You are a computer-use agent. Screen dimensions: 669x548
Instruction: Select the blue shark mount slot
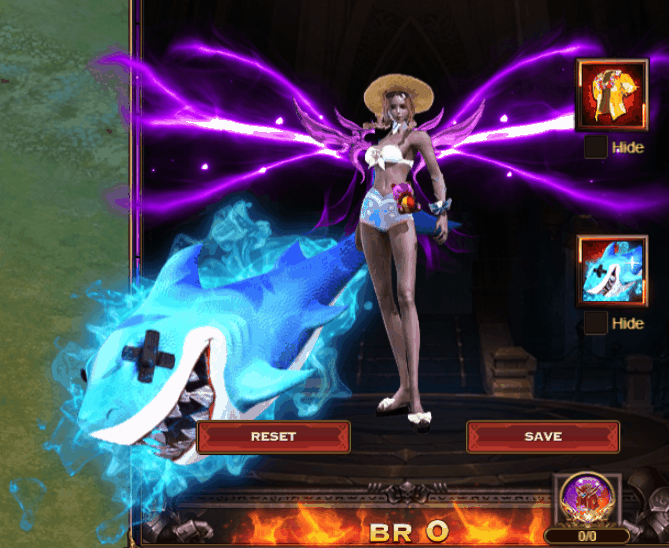point(611,271)
